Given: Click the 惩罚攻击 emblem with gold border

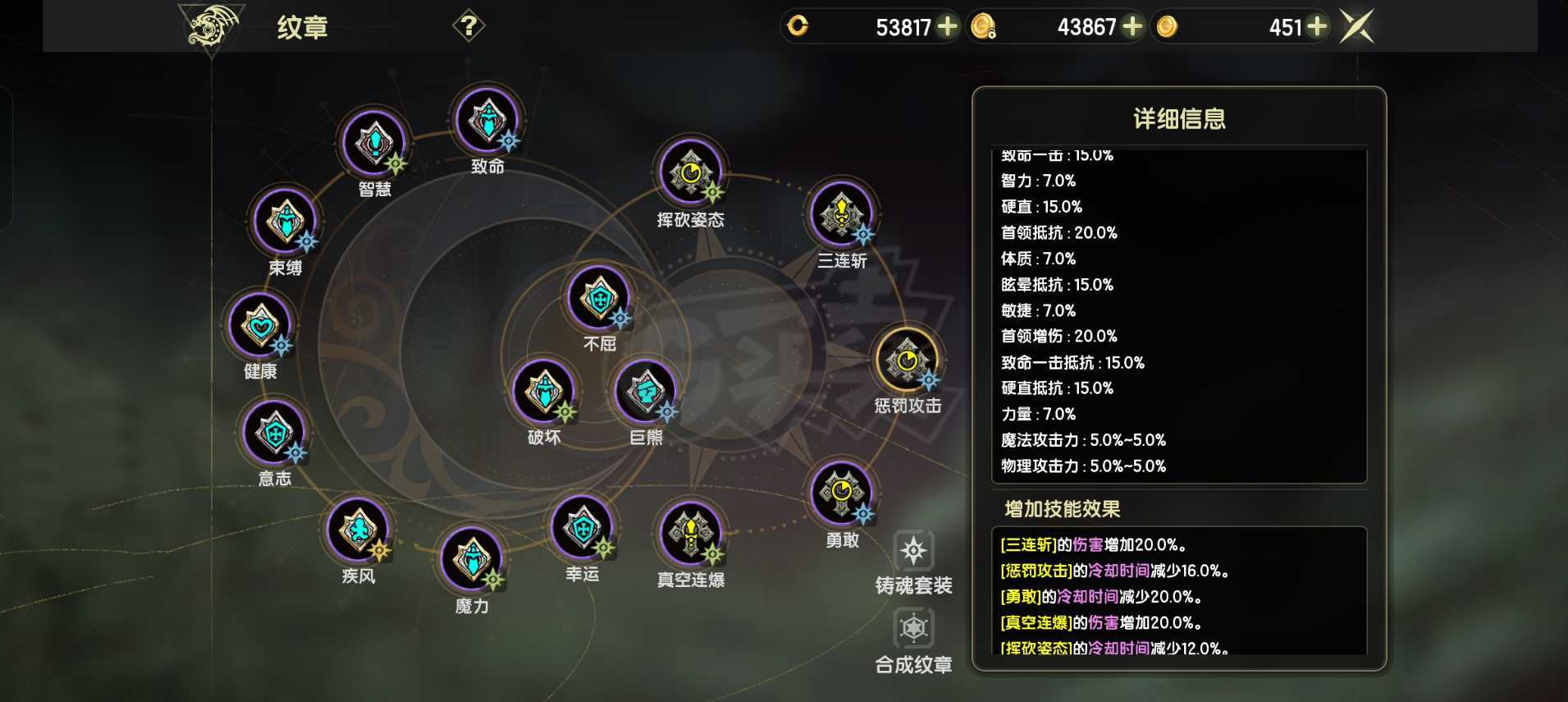Looking at the screenshot, I should pos(907,361).
